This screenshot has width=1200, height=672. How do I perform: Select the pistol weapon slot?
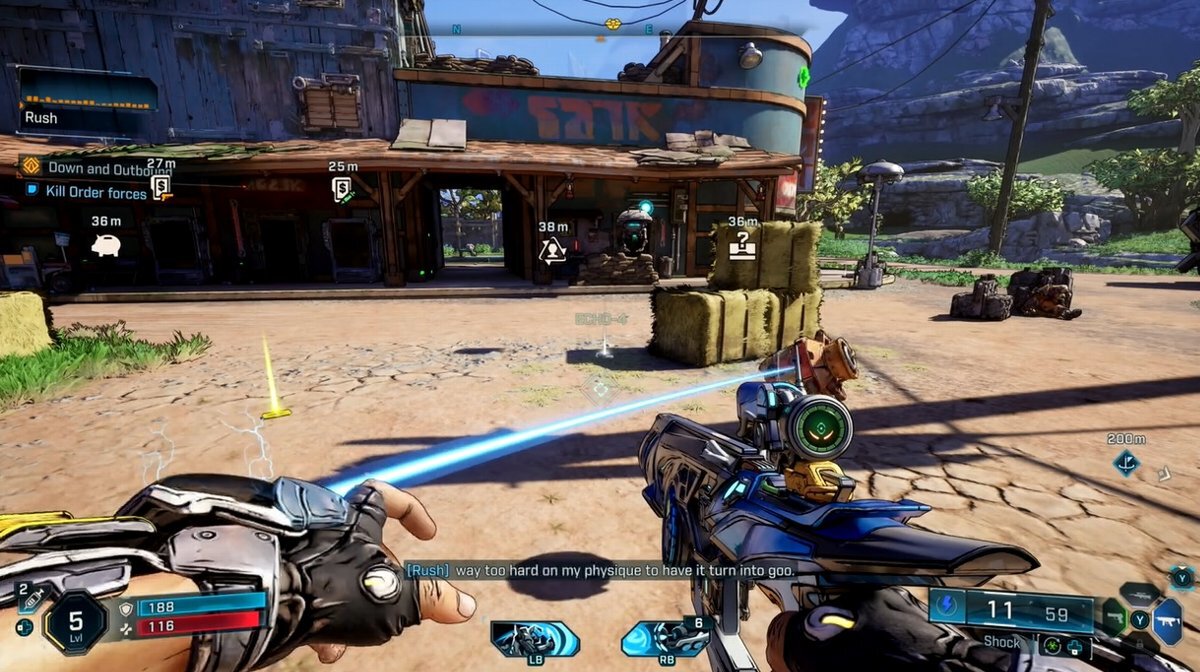pos(1115,615)
